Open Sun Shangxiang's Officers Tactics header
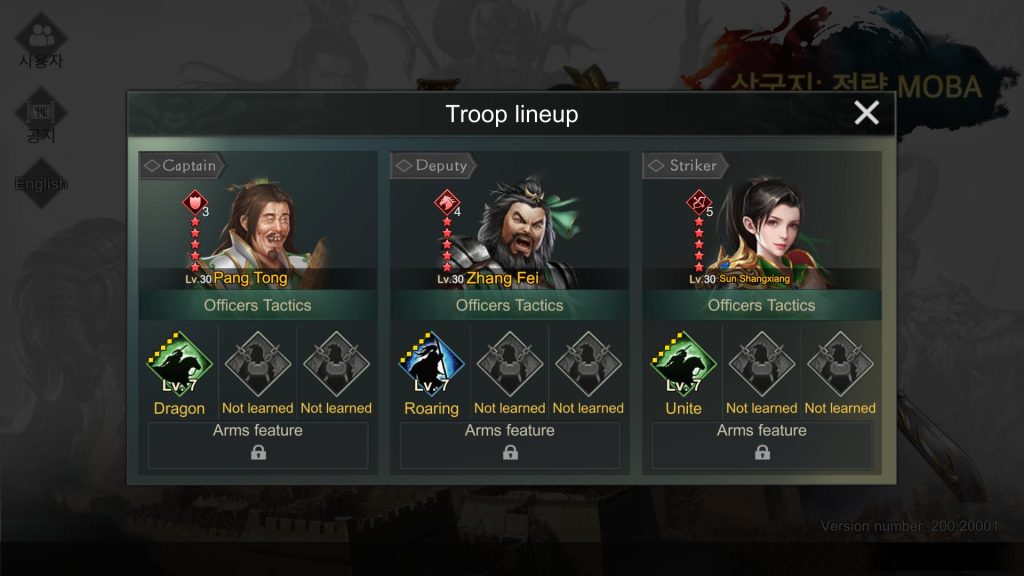This screenshot has width=1024, height=576. point(761,305)
